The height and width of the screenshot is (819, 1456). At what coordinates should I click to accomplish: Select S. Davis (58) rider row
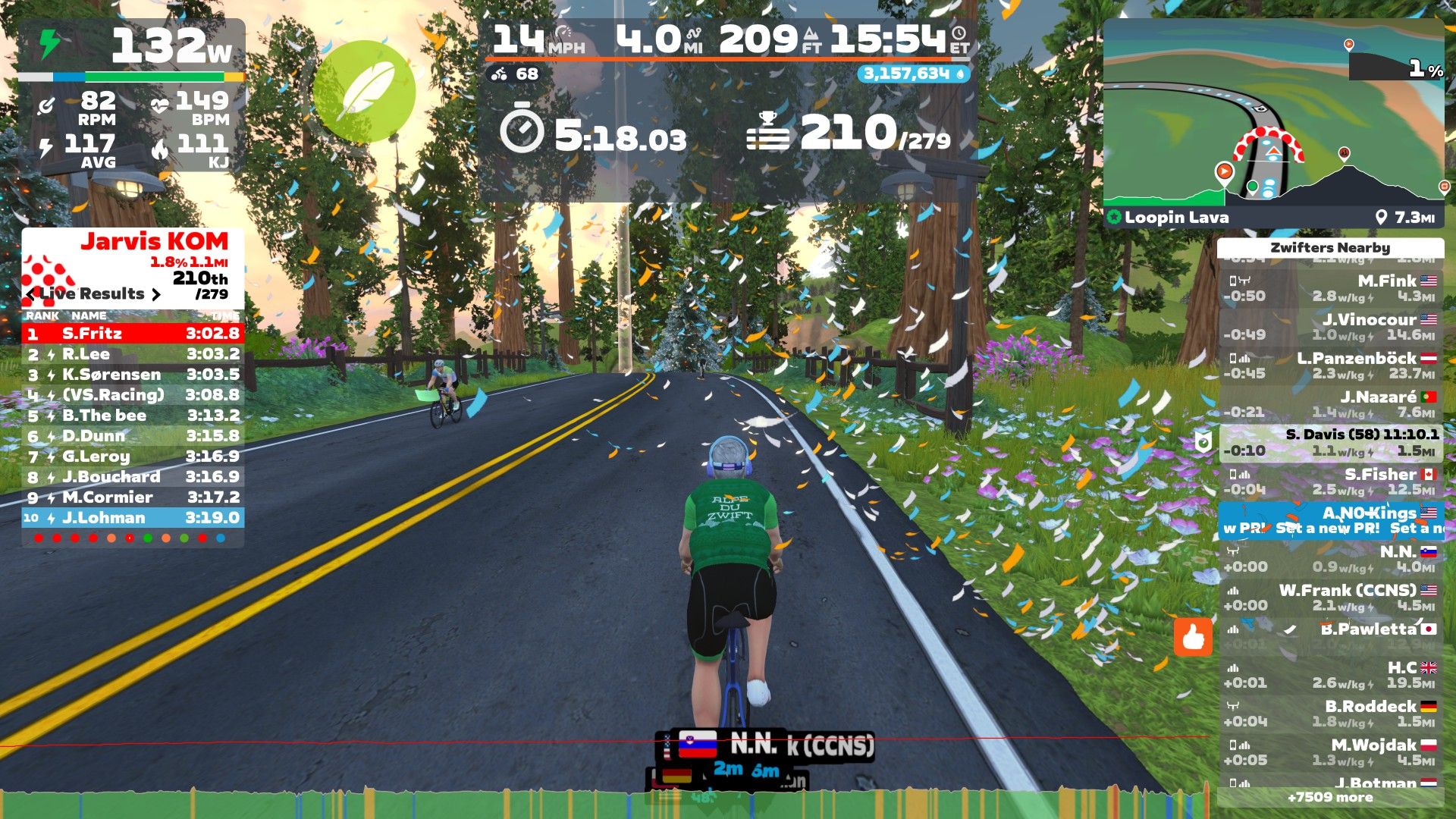coord(1331,443)
